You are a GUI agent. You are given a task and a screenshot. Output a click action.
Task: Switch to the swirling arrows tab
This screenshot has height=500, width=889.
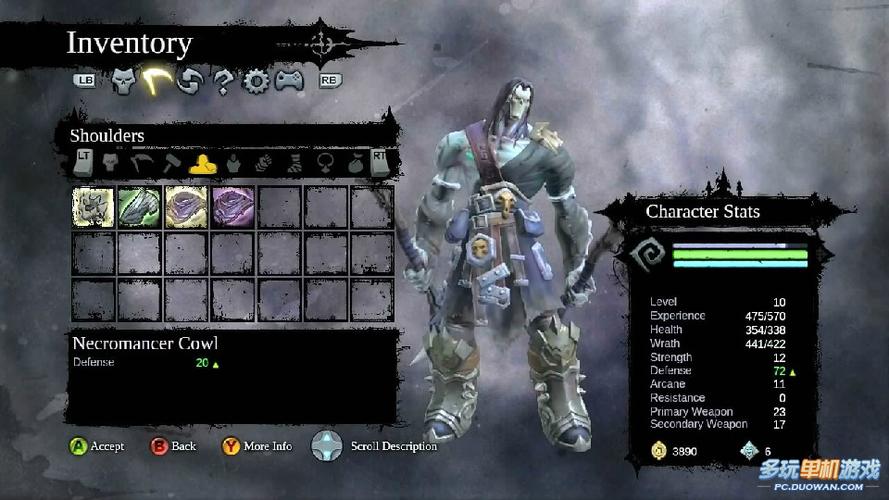pyautogui.click(x=189, y=81)
